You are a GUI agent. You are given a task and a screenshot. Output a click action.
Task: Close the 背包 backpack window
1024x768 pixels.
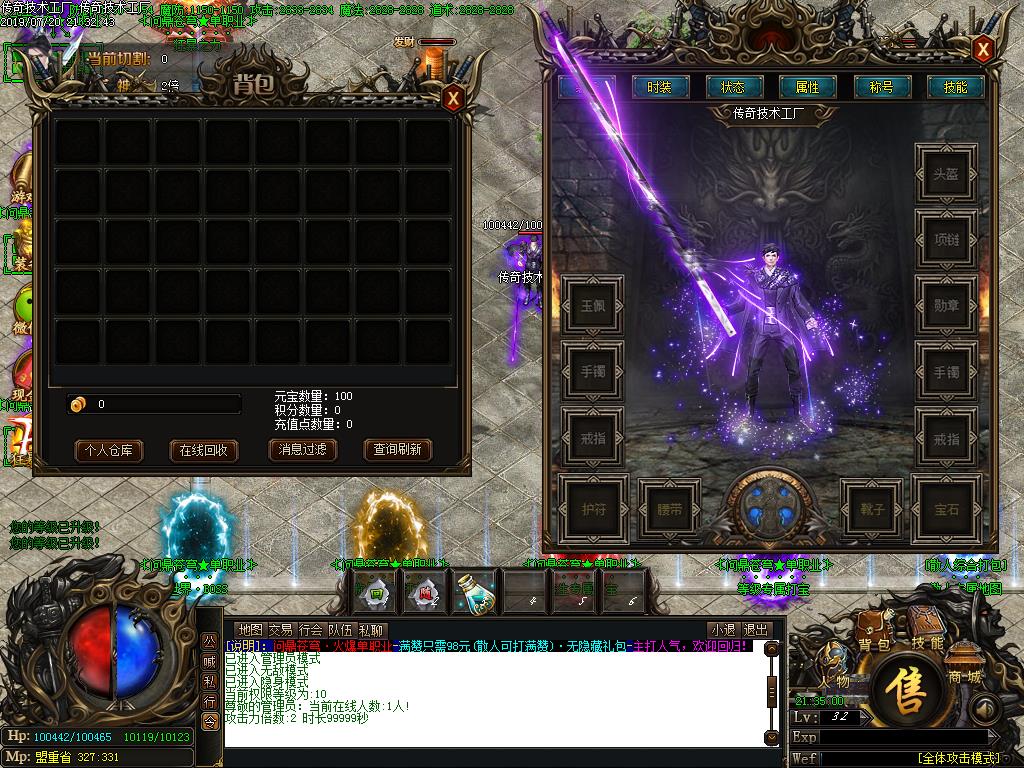coord(453,98)
